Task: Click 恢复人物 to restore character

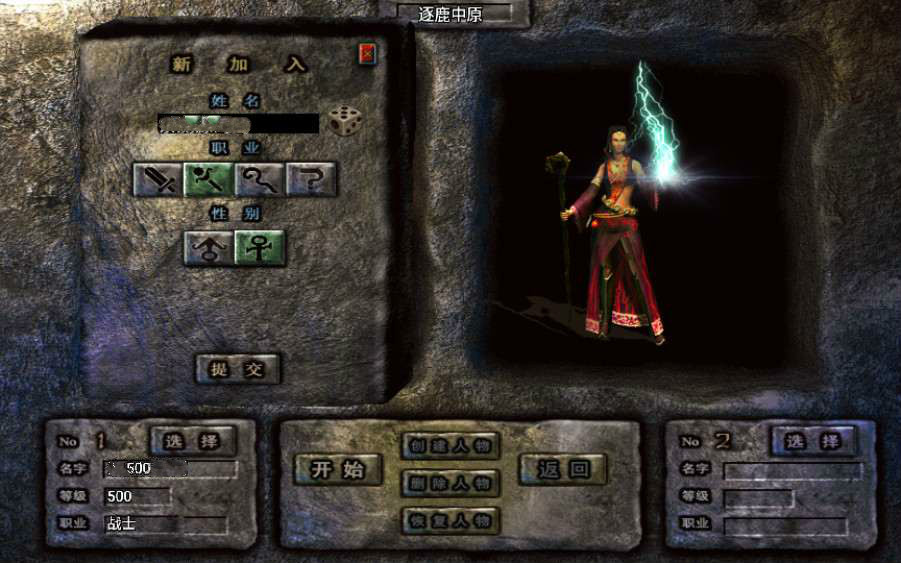Action: [x=450, y=520]
